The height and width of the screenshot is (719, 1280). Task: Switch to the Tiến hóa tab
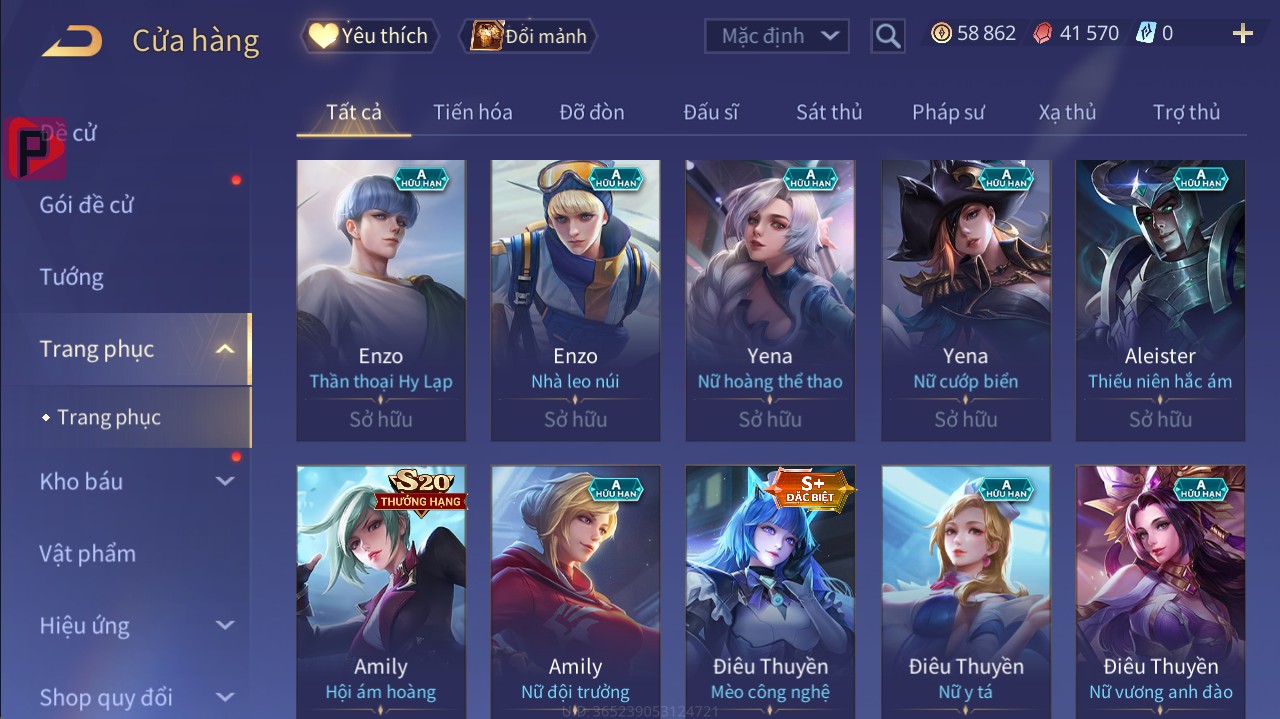coord(472,112)
